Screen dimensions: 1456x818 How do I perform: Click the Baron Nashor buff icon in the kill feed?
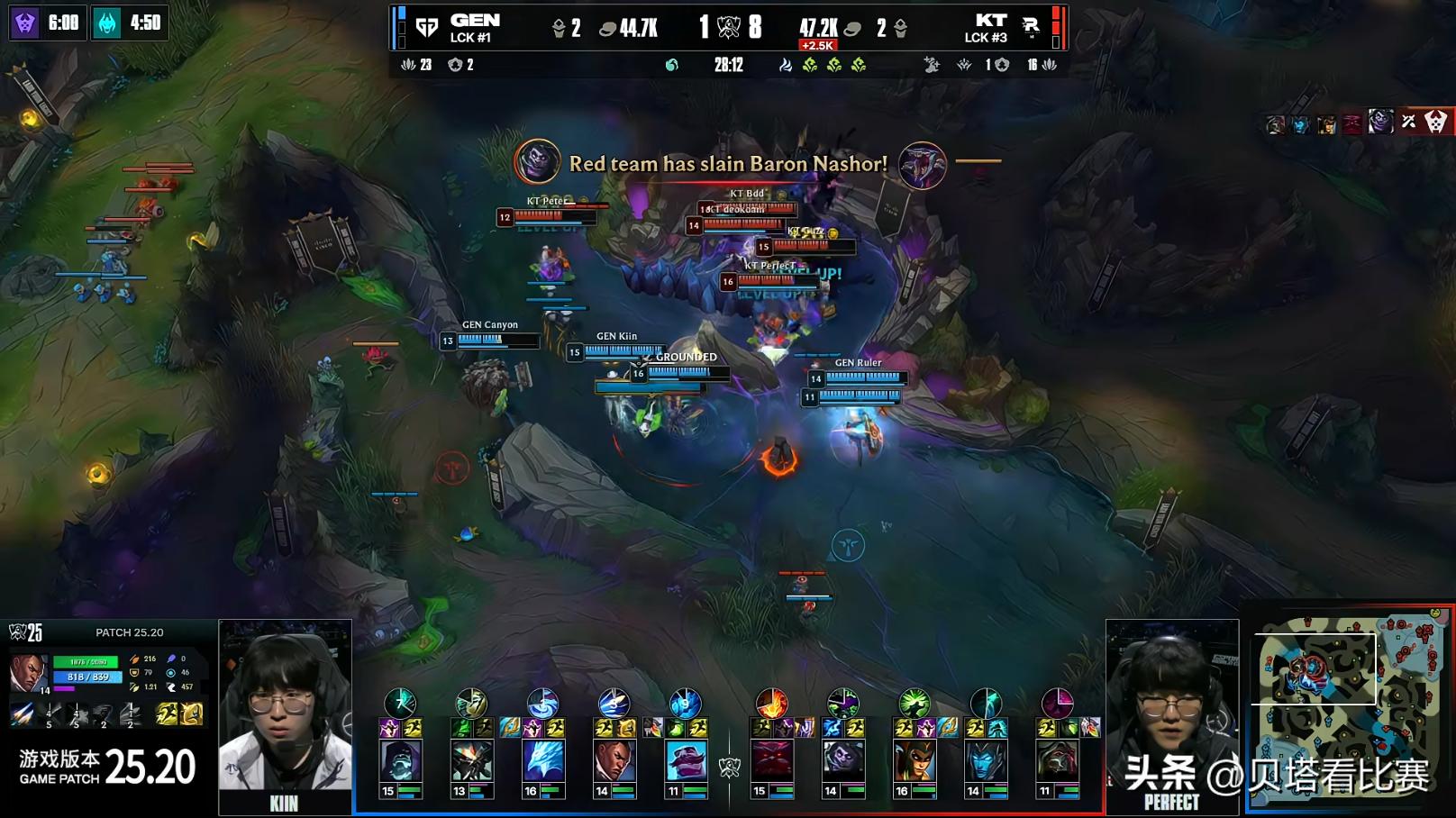(537, 162)
